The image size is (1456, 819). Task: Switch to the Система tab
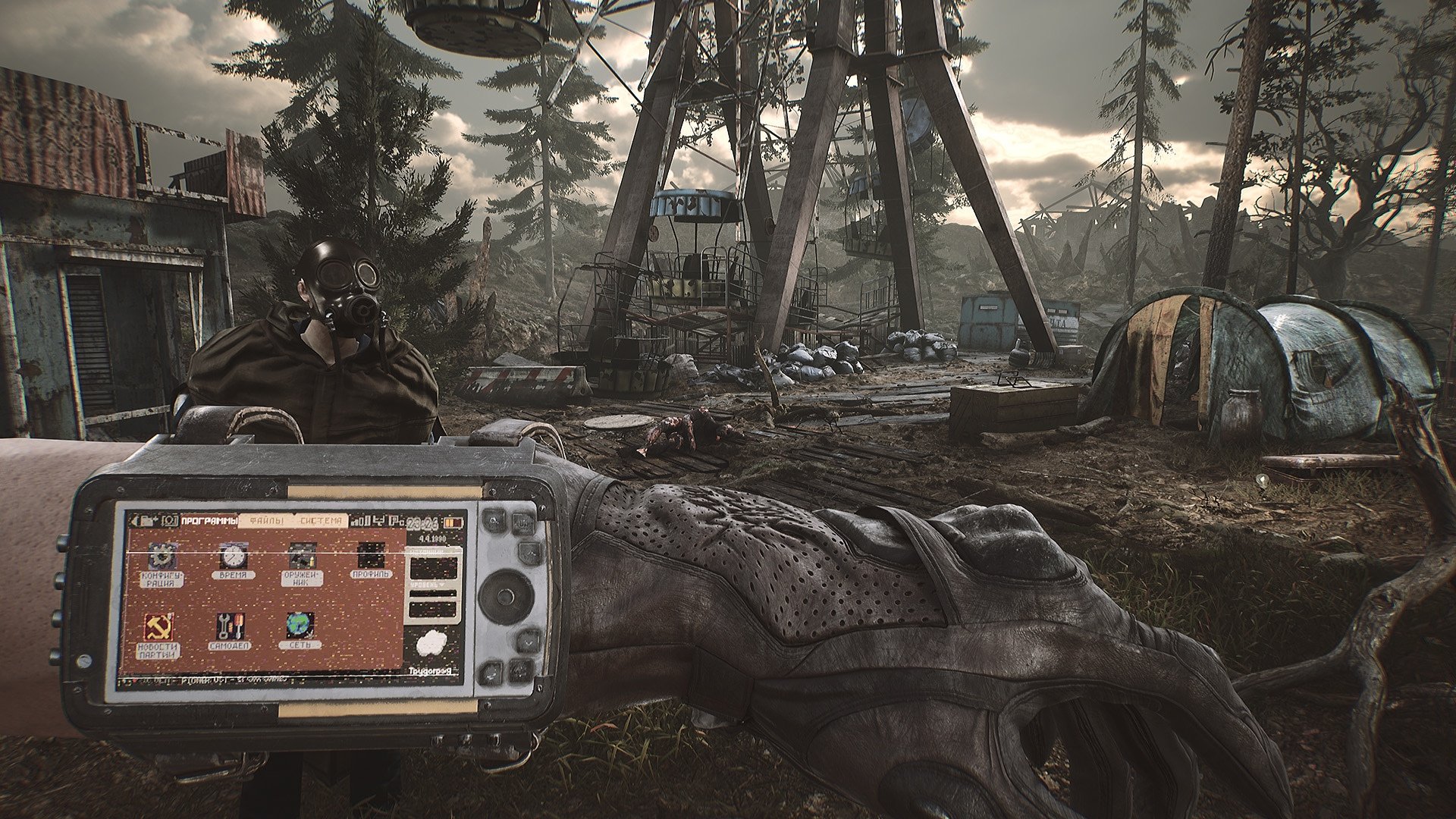click(x=321, y=521)
